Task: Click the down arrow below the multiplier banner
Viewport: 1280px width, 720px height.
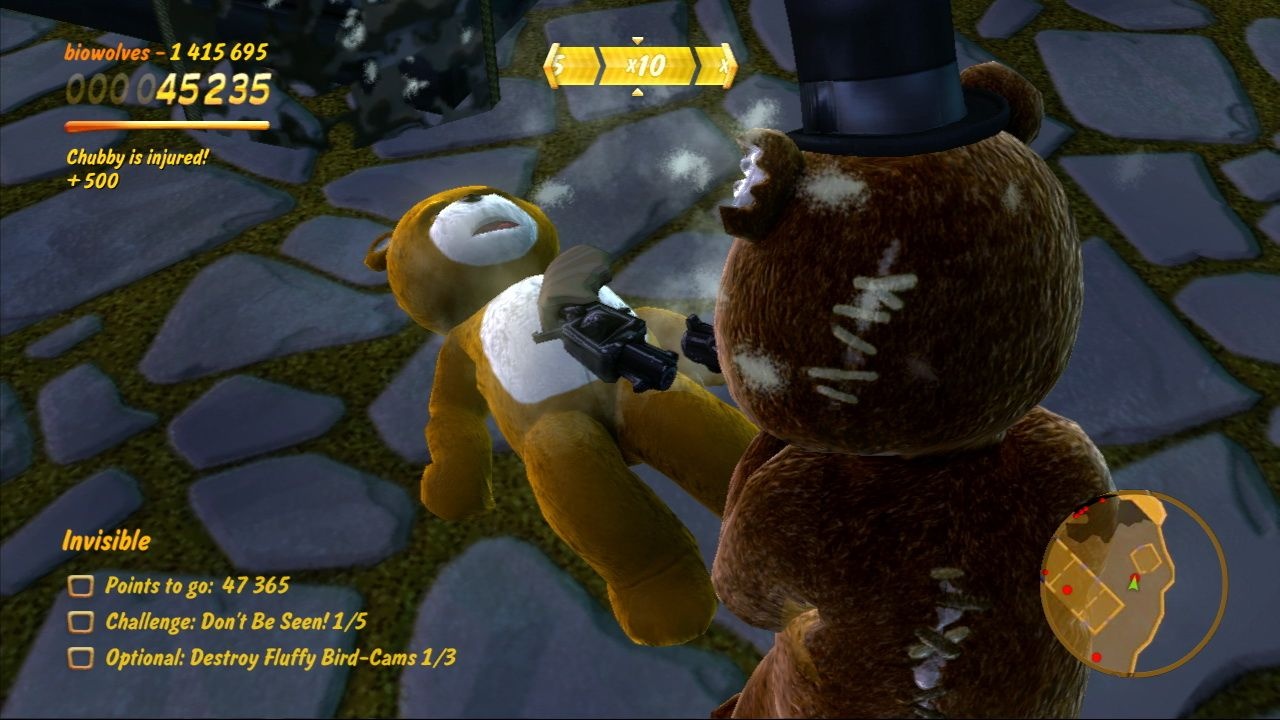Action: point(638,91)
